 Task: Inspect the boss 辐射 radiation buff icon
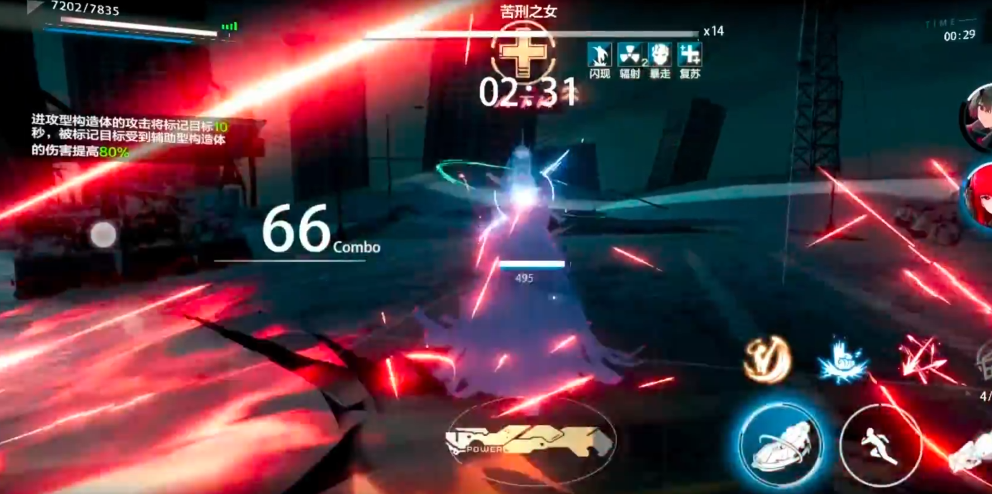point(629,54)
